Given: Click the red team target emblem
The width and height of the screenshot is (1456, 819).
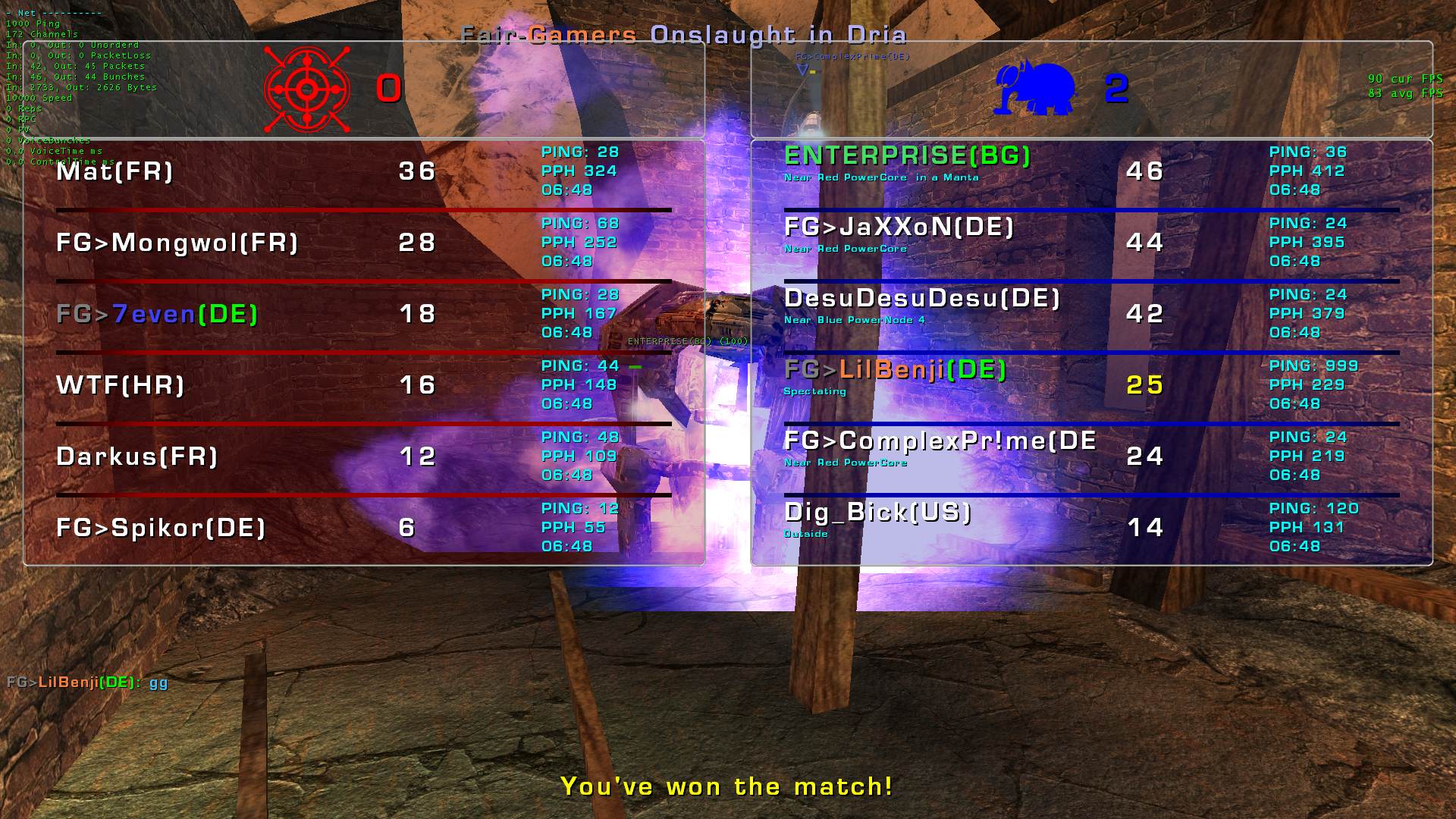Looking at the screenshot, I should point(306,90).
